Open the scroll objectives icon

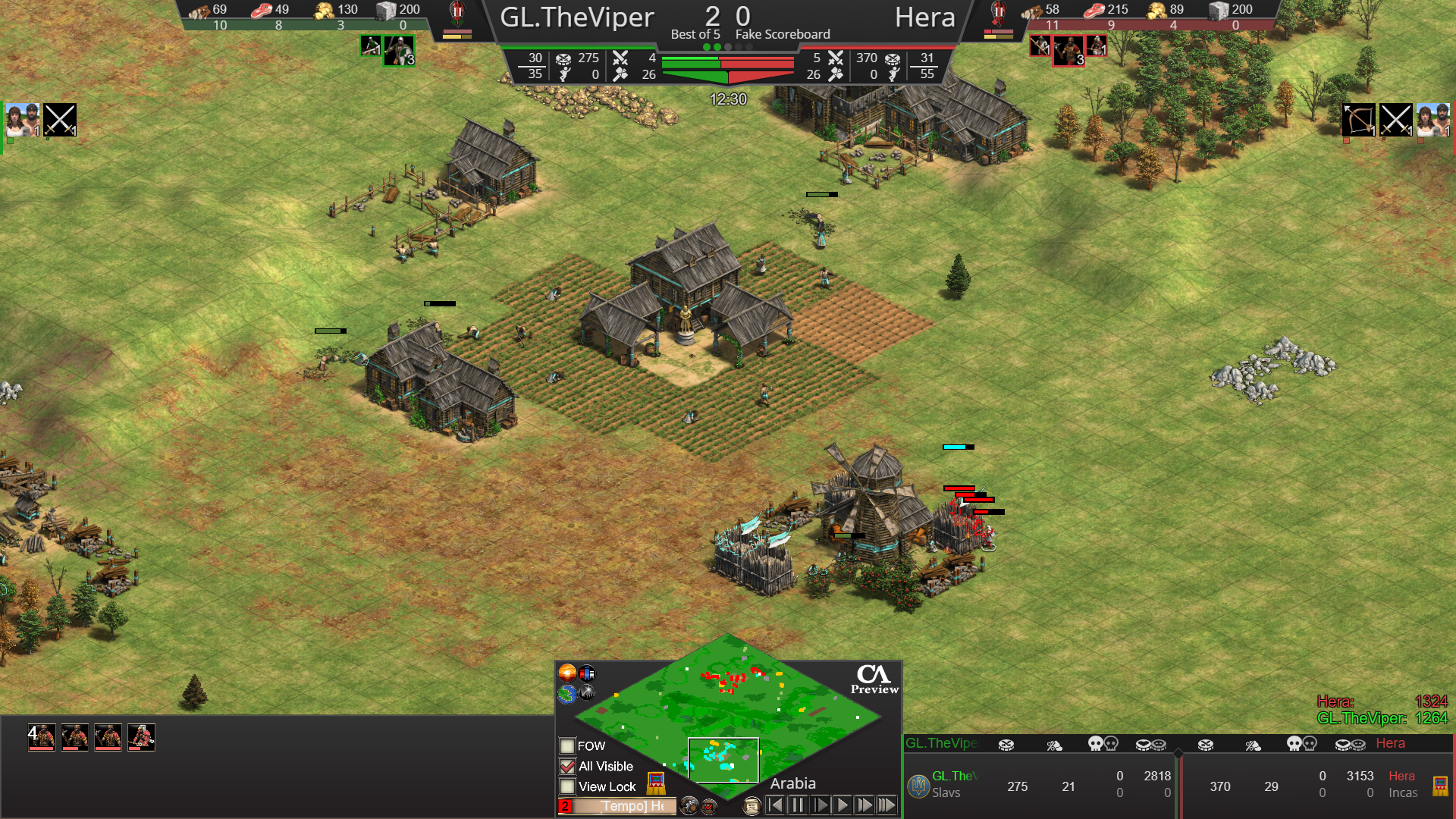[751, 806]
